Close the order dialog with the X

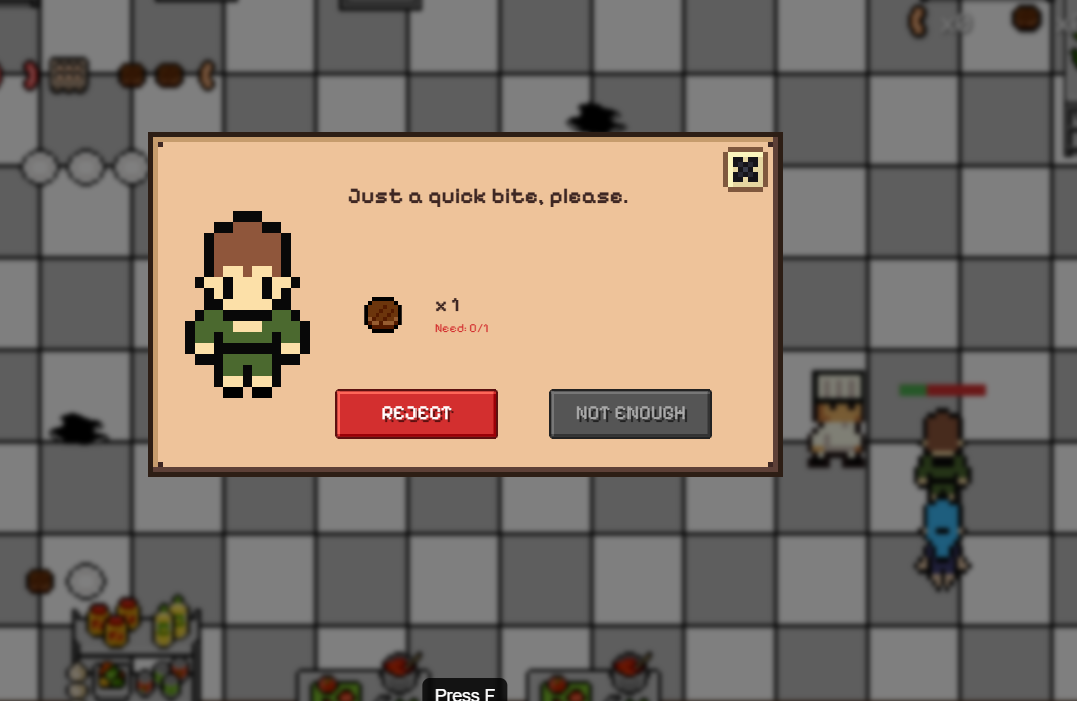point(744,169)
